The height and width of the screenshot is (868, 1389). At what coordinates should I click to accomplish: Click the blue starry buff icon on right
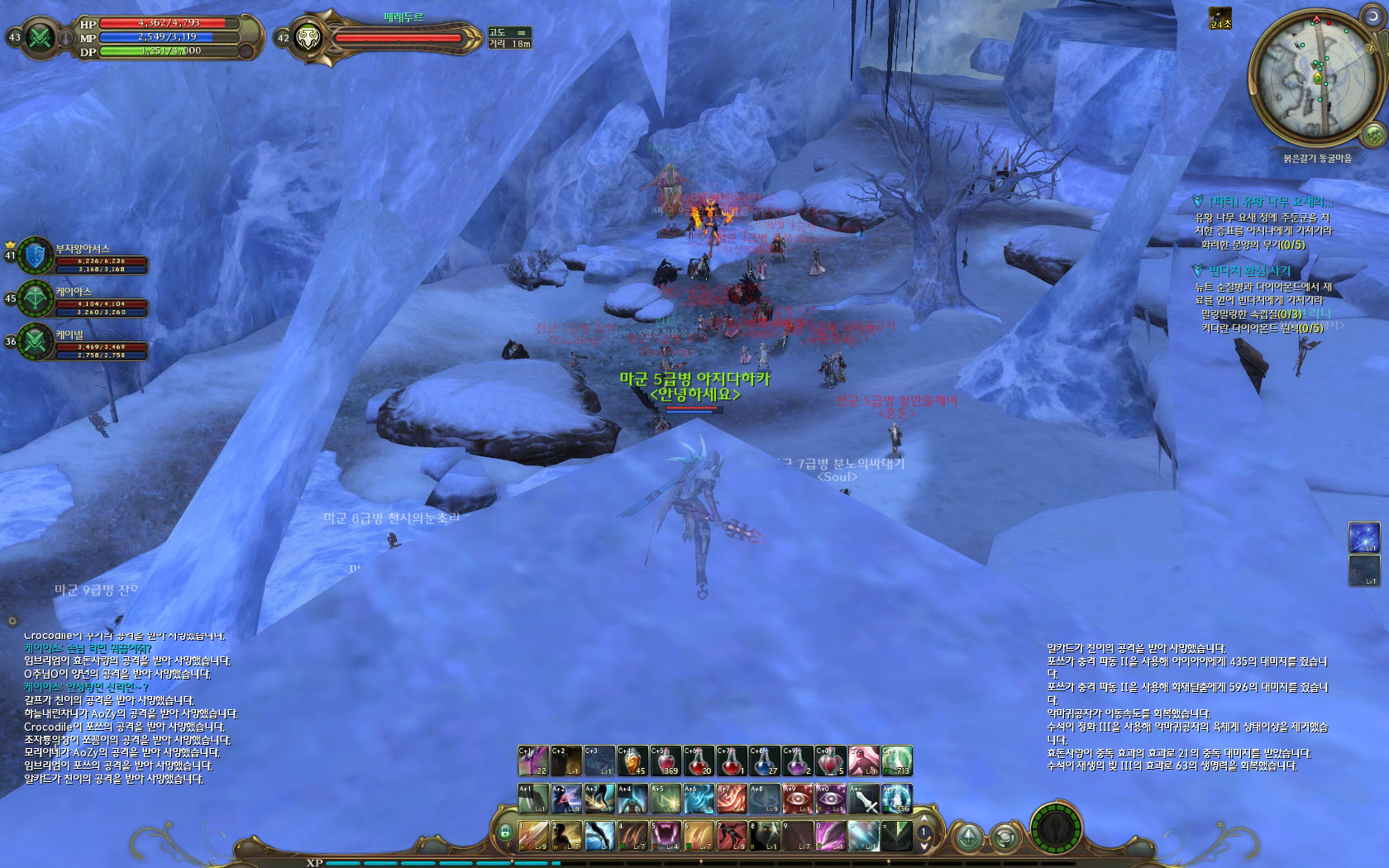point(1363,537)
